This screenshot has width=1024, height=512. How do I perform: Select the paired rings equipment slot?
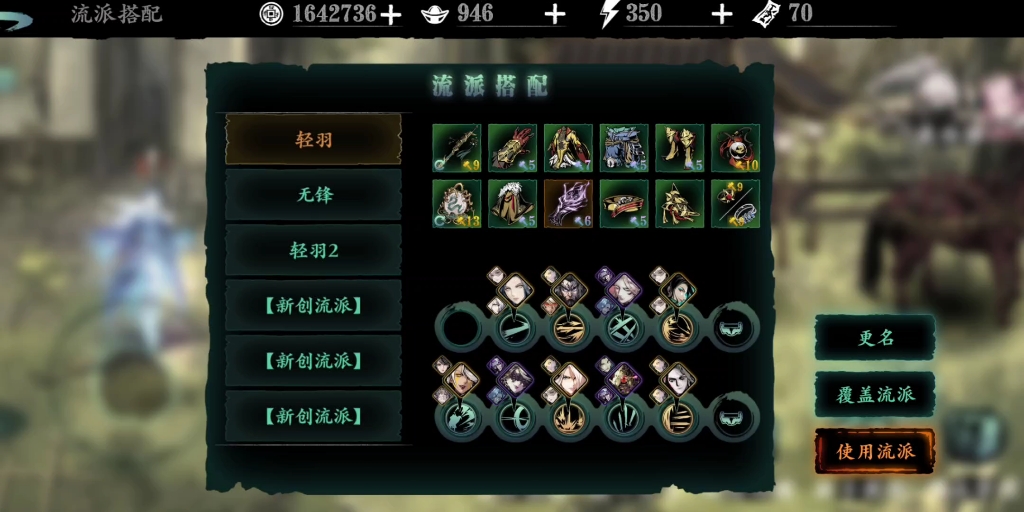point(735,204)
